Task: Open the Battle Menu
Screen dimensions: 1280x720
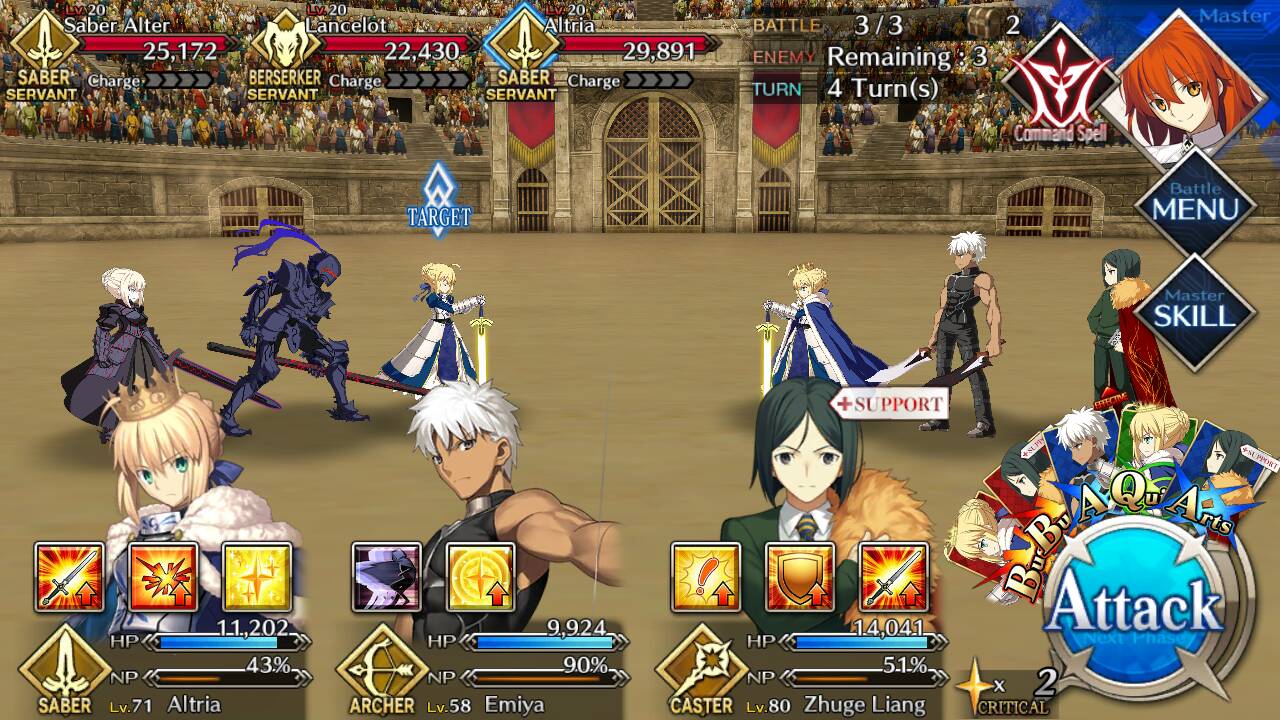Action: (1195, 204)
